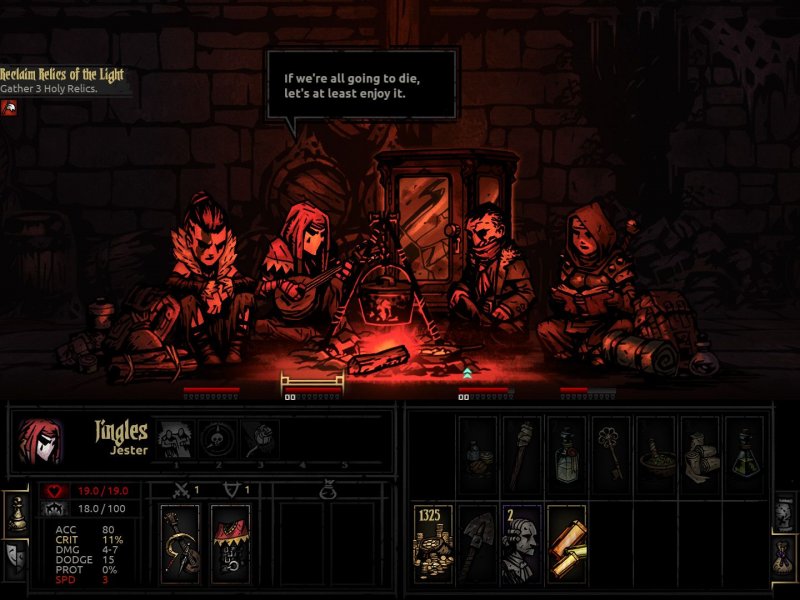800x600 pixels.
Task: Switch to the tied sack inventory tab
Action: pos(784,557)
